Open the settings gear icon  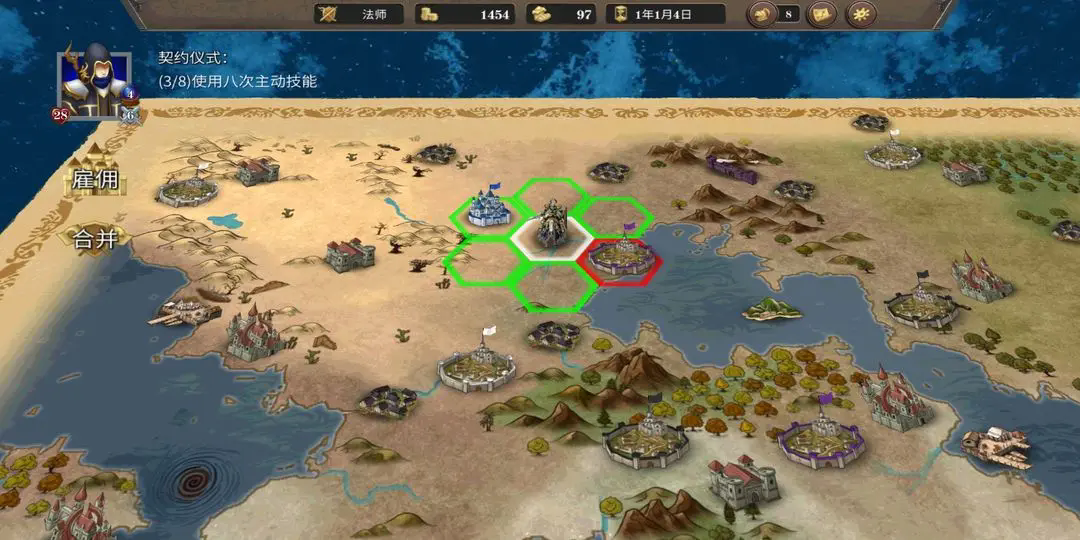tap(860, 14)
